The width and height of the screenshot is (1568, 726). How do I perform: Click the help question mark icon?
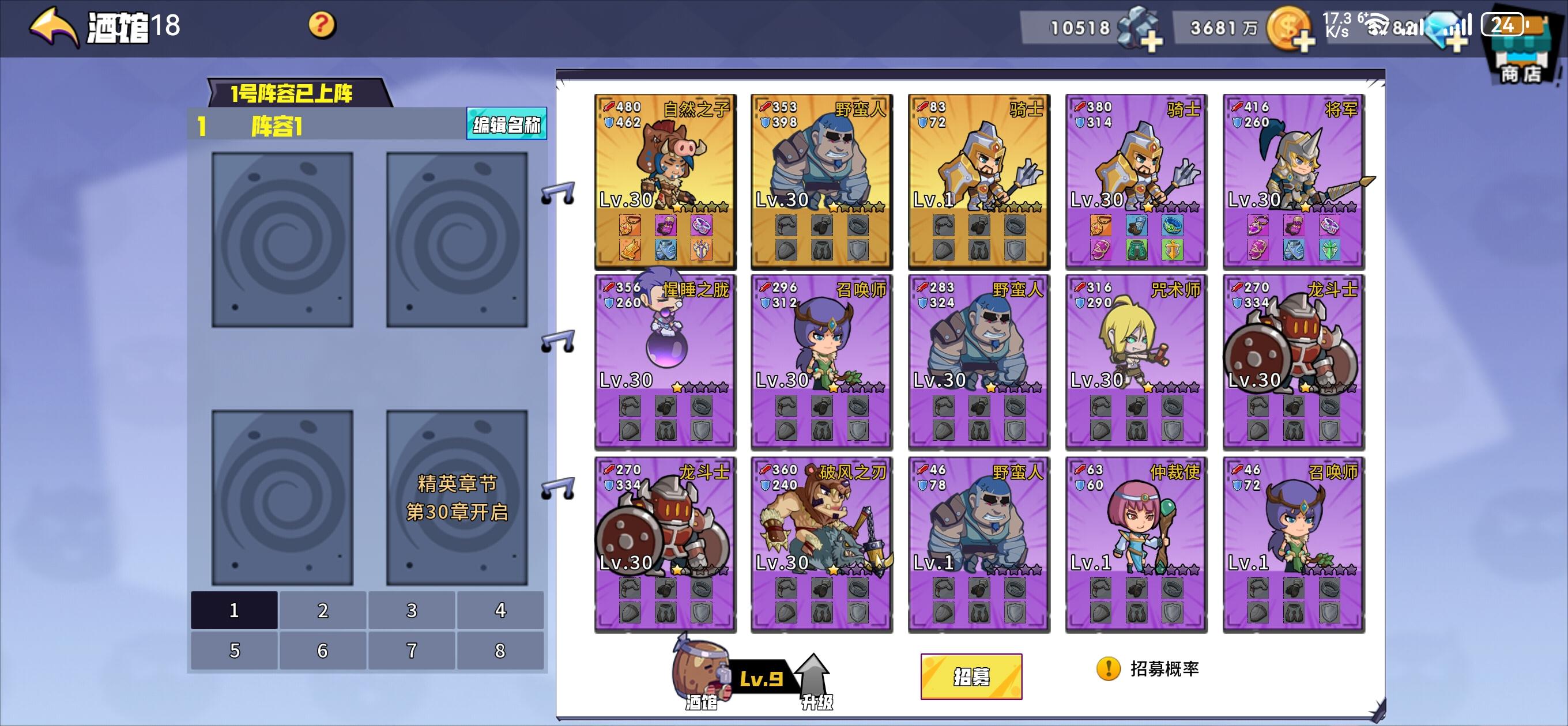point(323,24)
